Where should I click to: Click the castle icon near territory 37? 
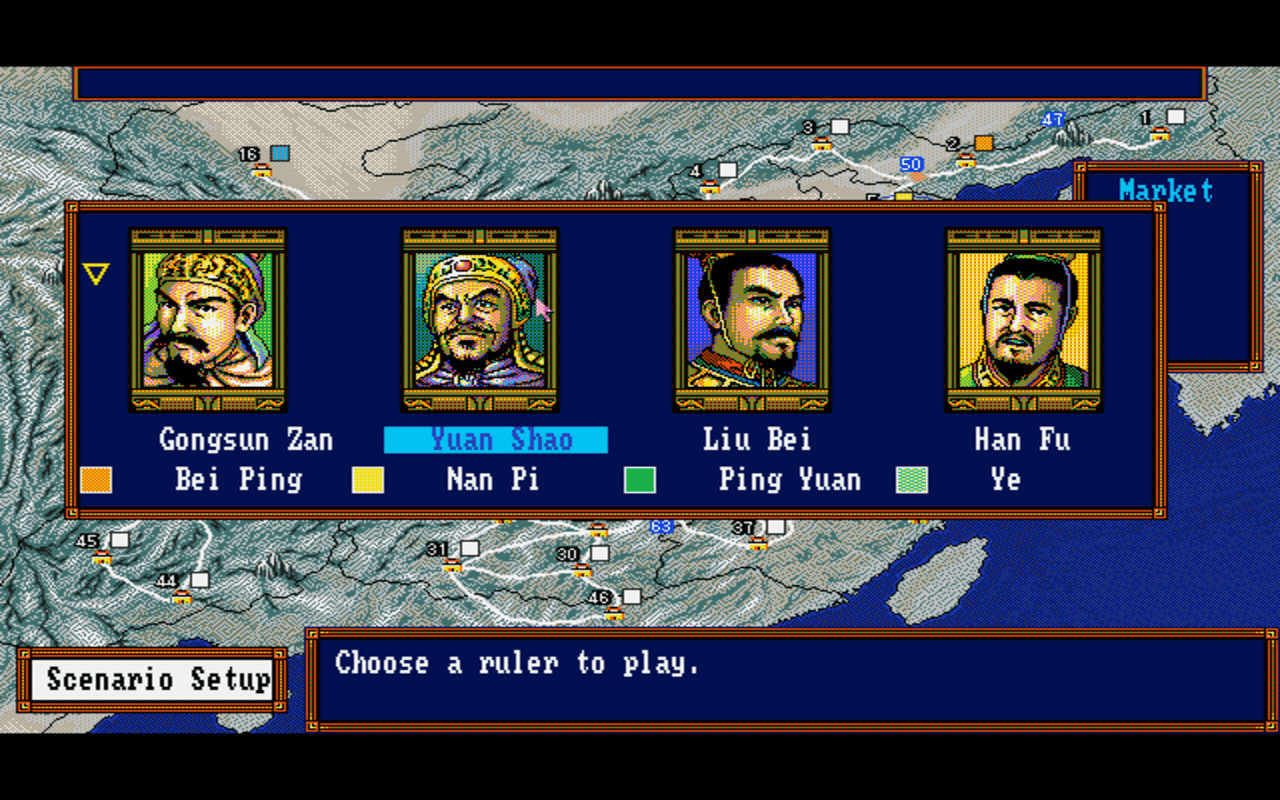758,545
